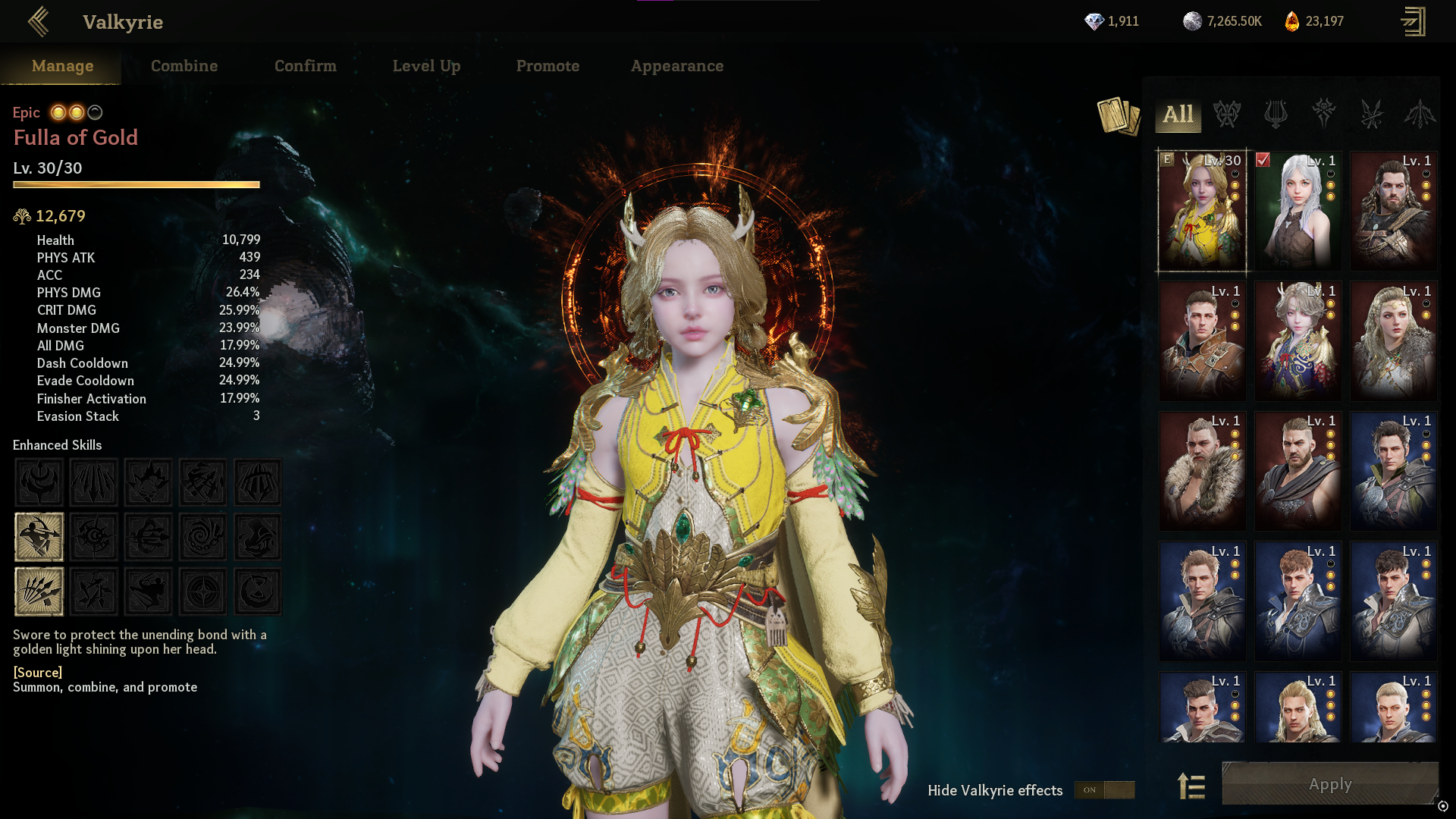
Task: Switch to the Manage tab
Action: [62, 66]
